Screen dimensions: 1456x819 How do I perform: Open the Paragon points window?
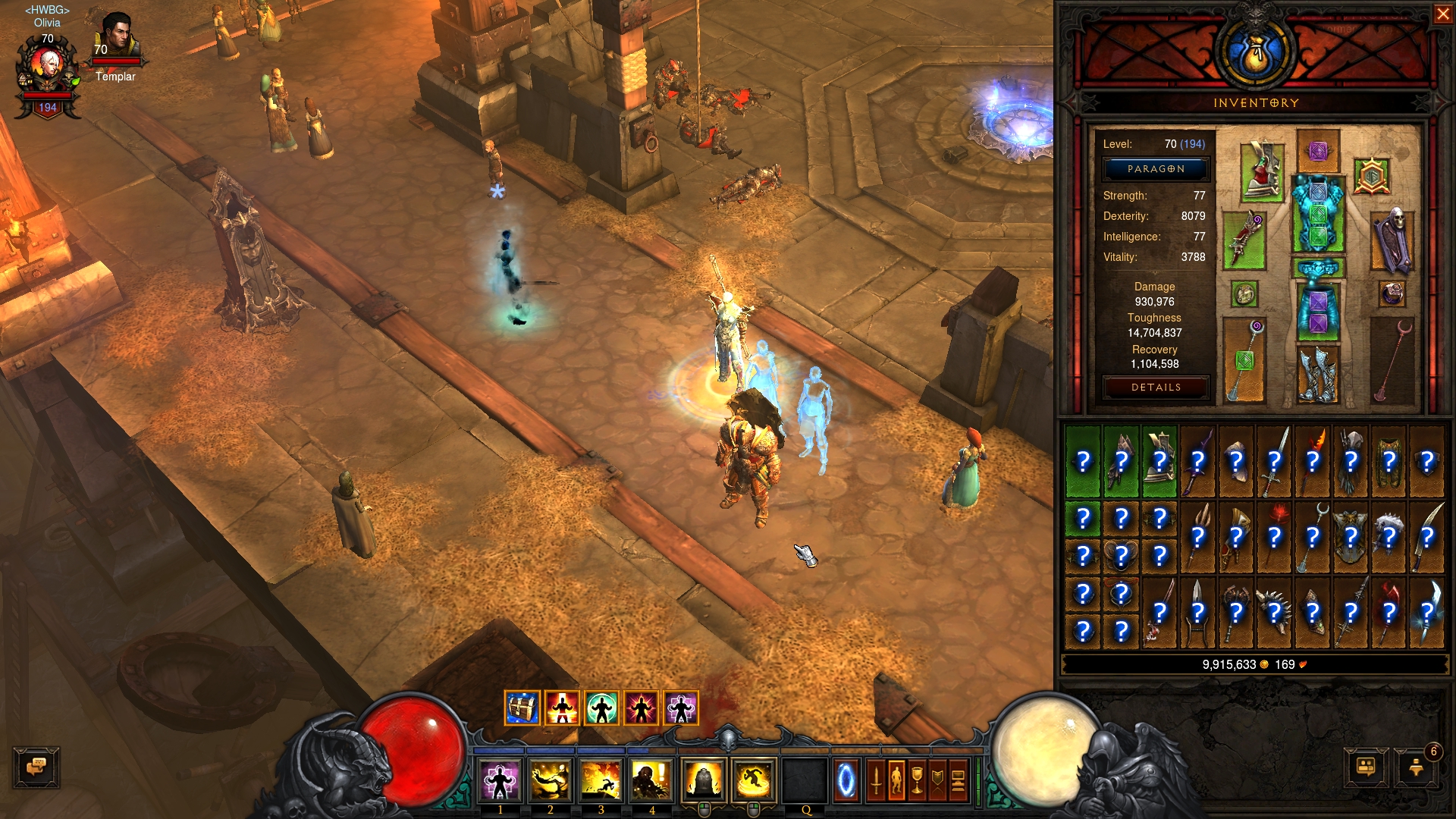click(1155, 169)
